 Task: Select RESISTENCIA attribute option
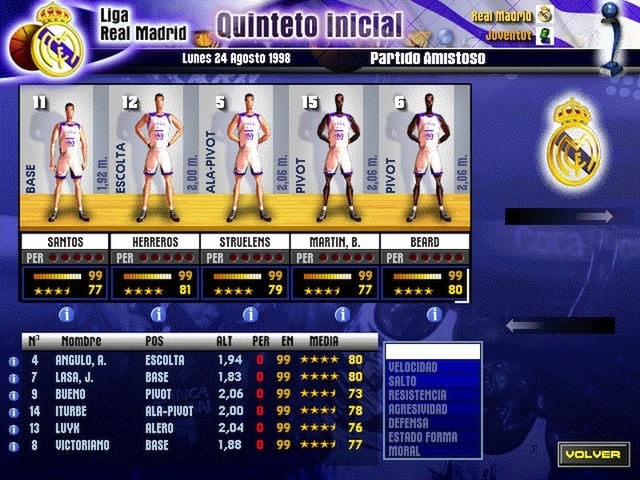[432, 396]
